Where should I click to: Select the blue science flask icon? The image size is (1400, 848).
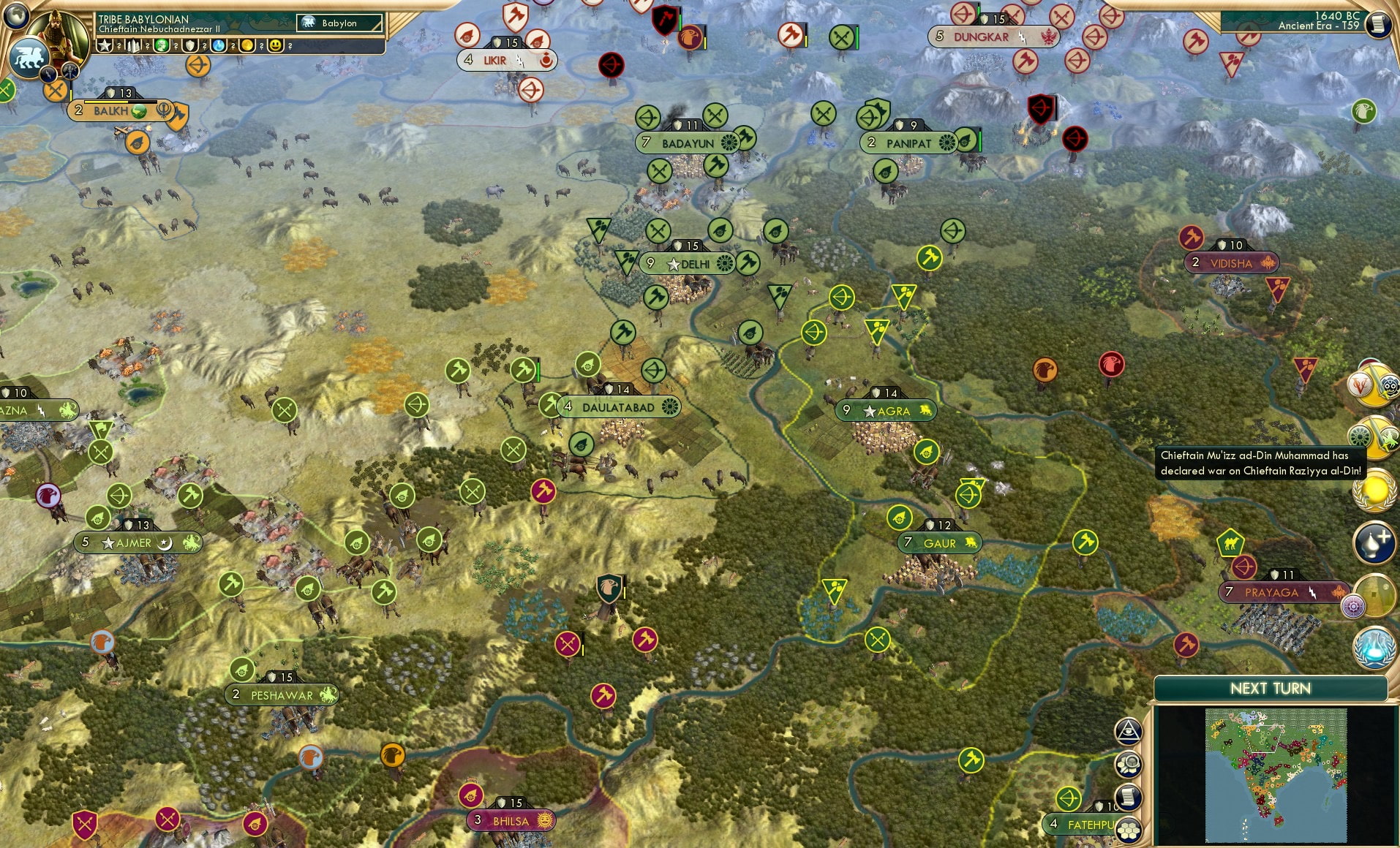tap(1373, 648)
